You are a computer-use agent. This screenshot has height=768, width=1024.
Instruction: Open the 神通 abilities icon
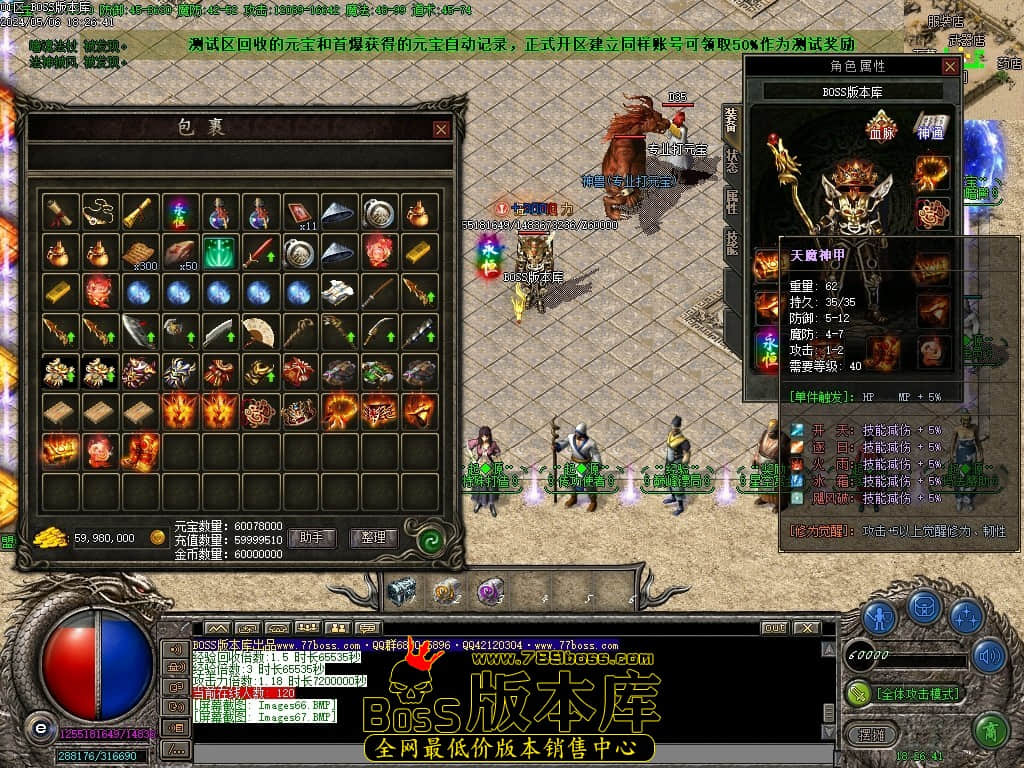pyautogui.click(x=929, y=127)
